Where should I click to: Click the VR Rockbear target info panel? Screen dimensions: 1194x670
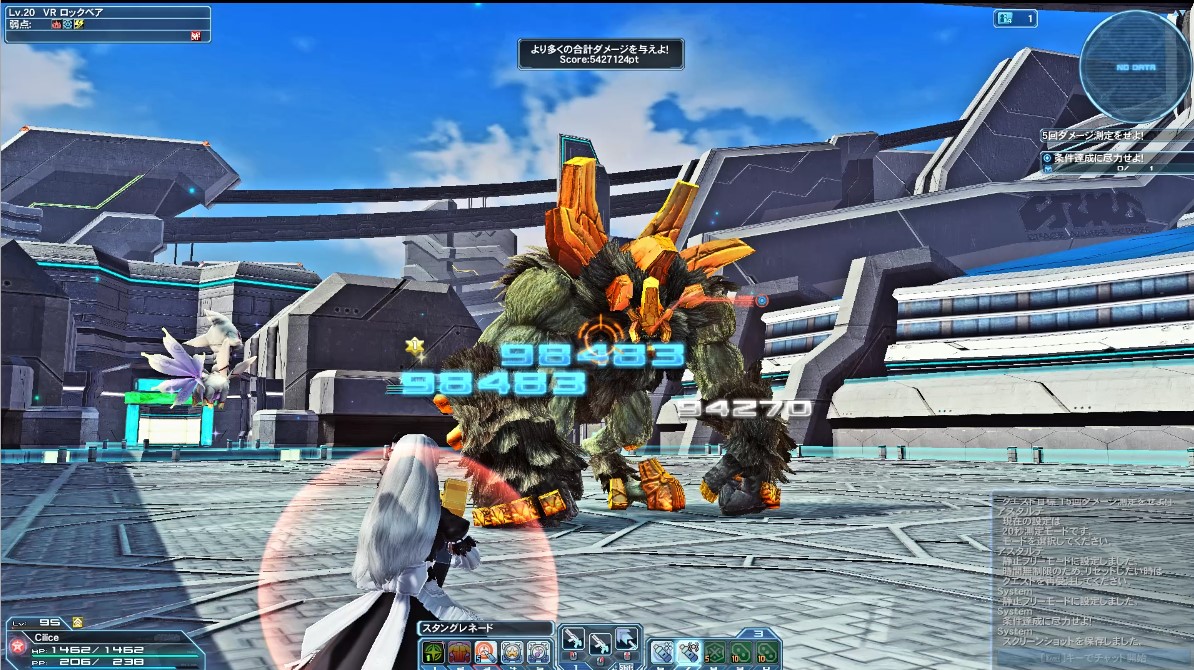tap(107, 24)
